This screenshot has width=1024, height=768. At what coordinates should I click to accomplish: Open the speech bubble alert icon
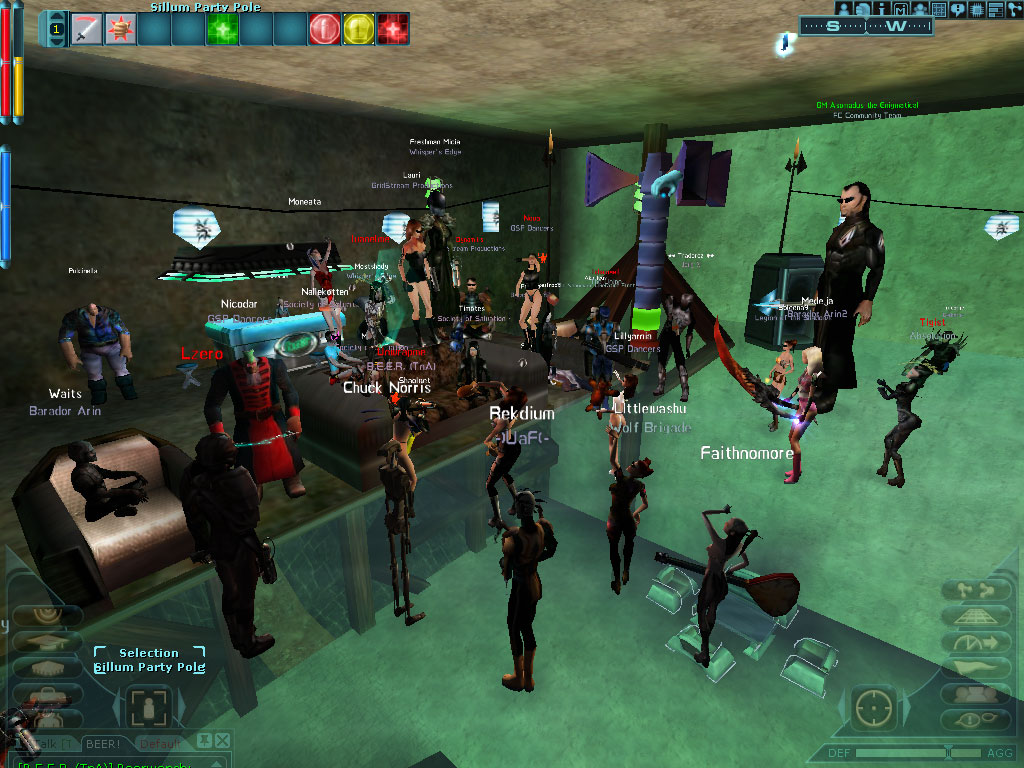(x=958, y=9)
